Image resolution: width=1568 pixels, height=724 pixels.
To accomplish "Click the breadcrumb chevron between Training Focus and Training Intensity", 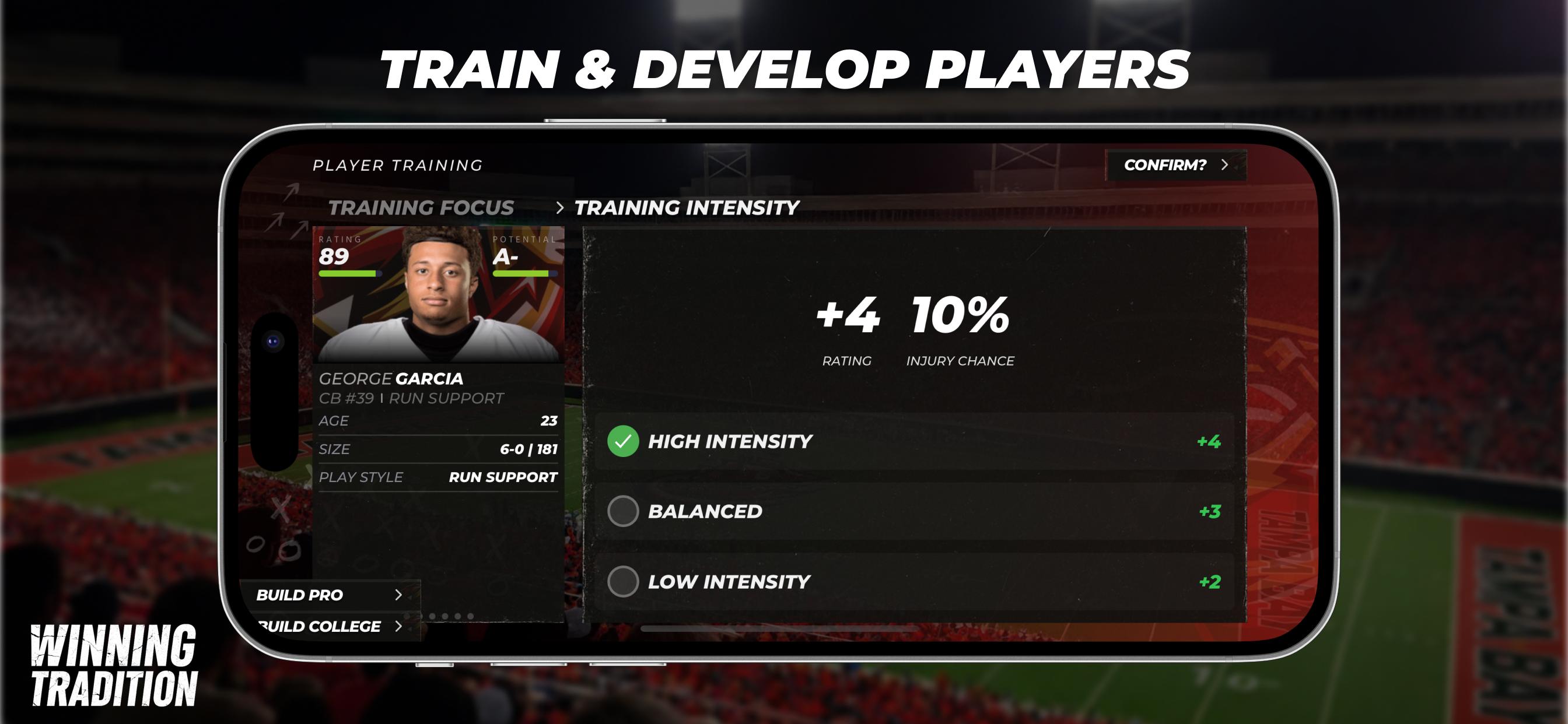I will coord(561,208).
